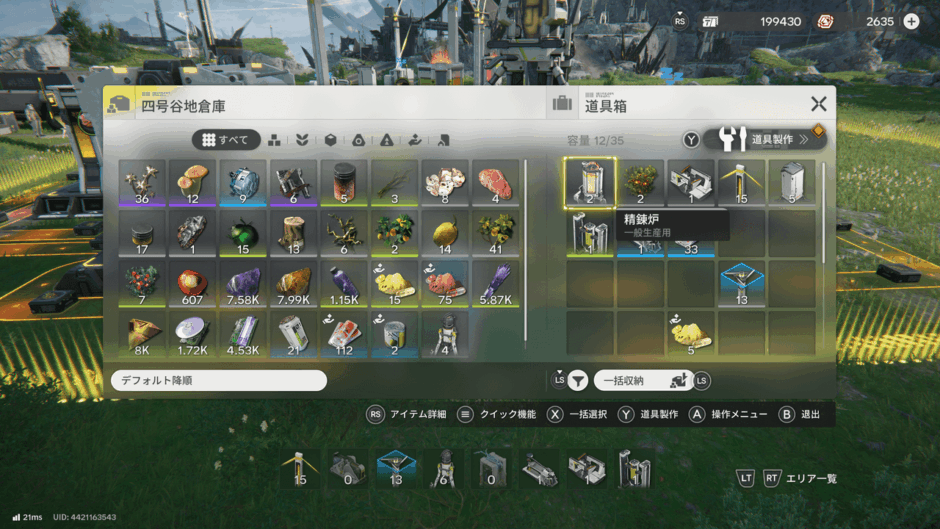Open the filter funnel button
The width and height of the screenshot is (940, 529).
point(578,381)
